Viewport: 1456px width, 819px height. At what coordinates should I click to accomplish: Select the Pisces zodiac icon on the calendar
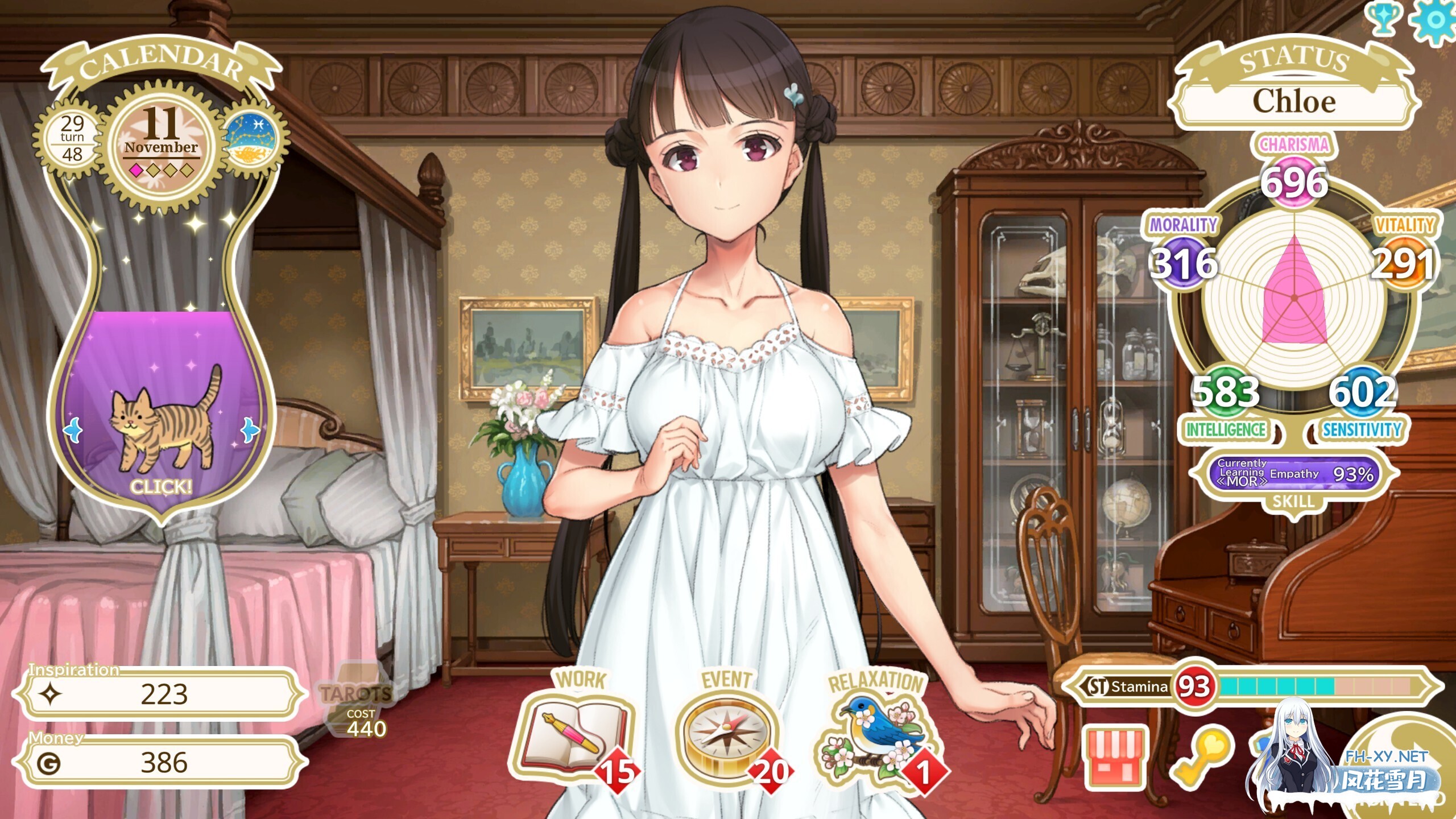pyautogui.click(x=251, y=138)
